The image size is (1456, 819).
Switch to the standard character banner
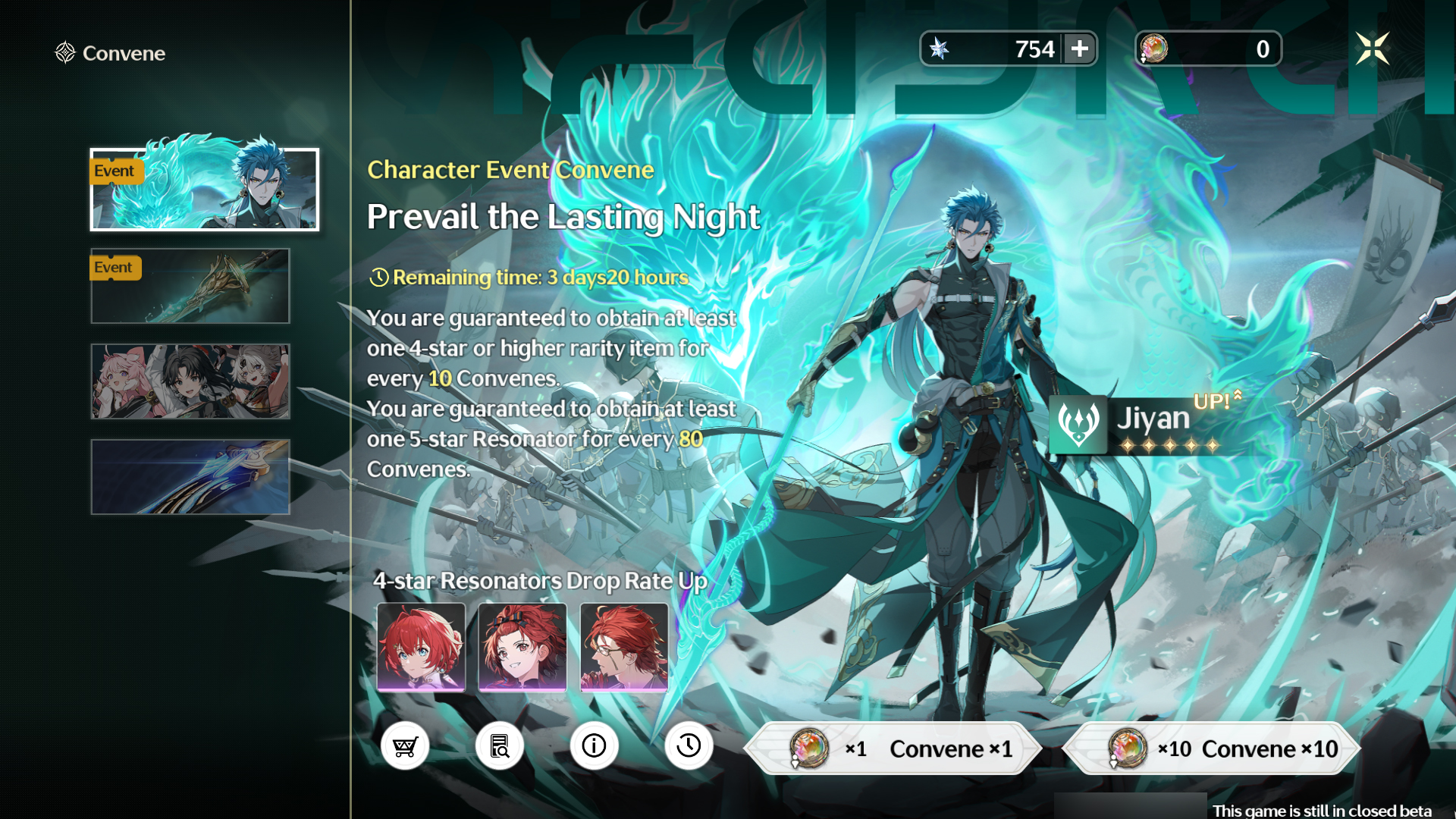190,381
